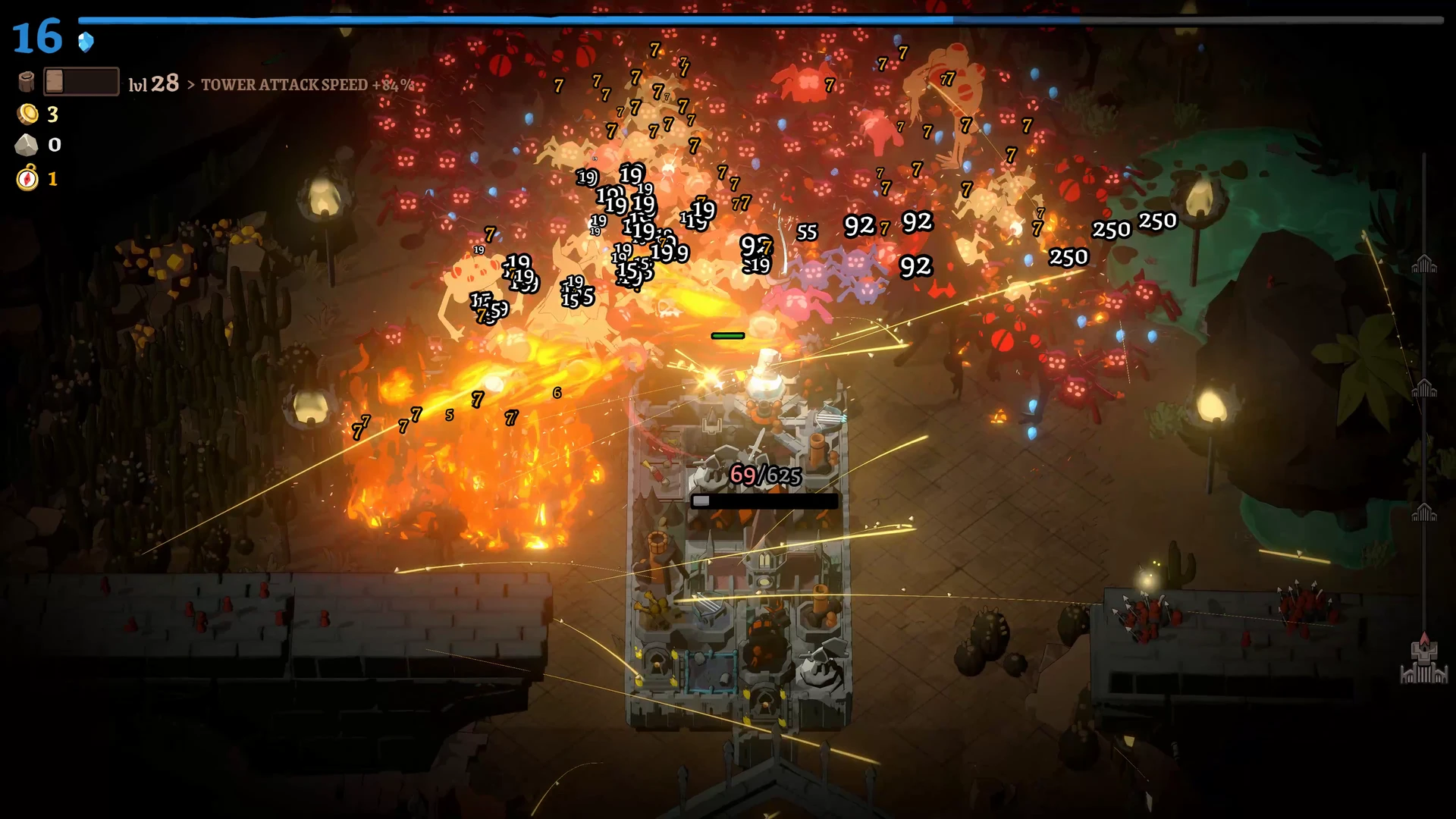1456x819 pixels.
Task: Click the compass resource icon
Action: [x=27, y=179]
